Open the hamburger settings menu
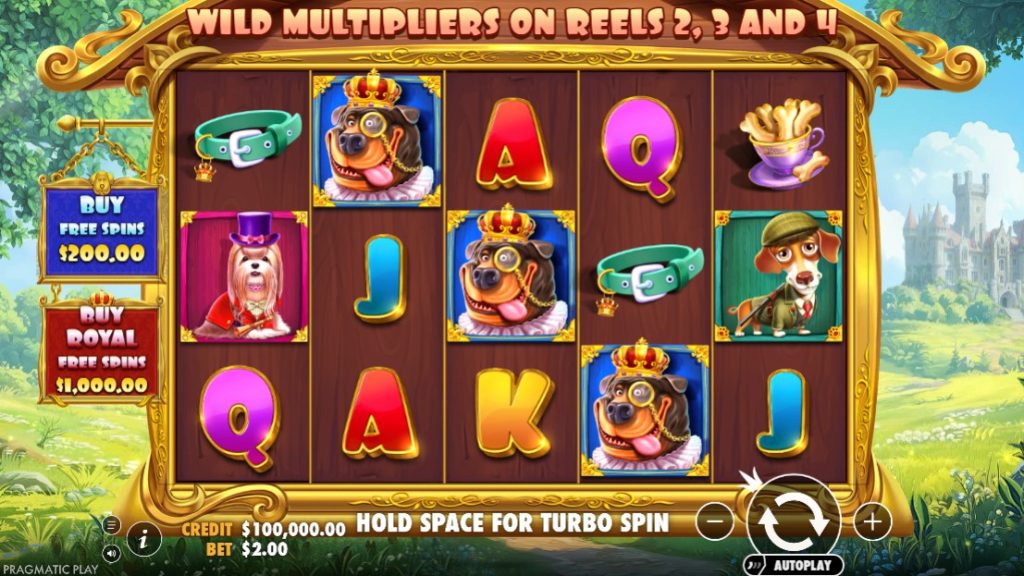 (112, 524)
